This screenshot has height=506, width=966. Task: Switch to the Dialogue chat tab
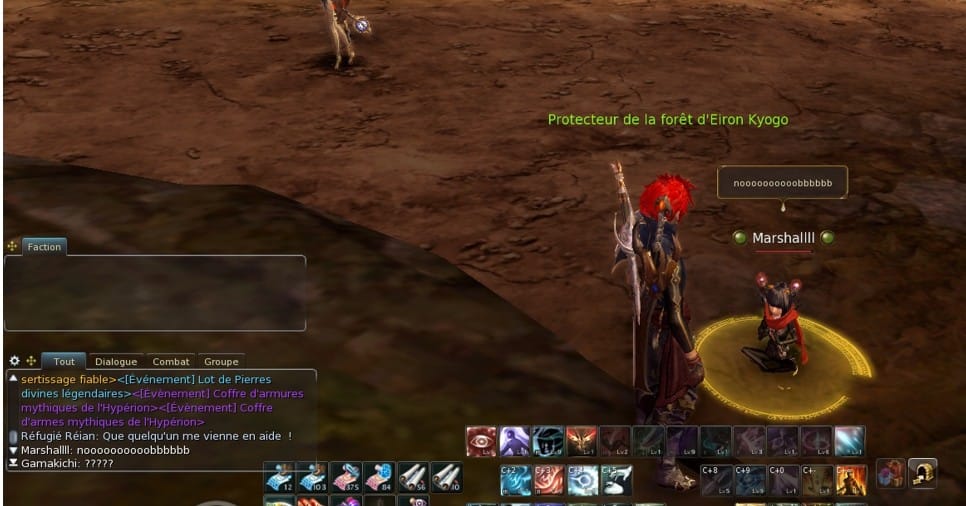[x=116, y=362]
